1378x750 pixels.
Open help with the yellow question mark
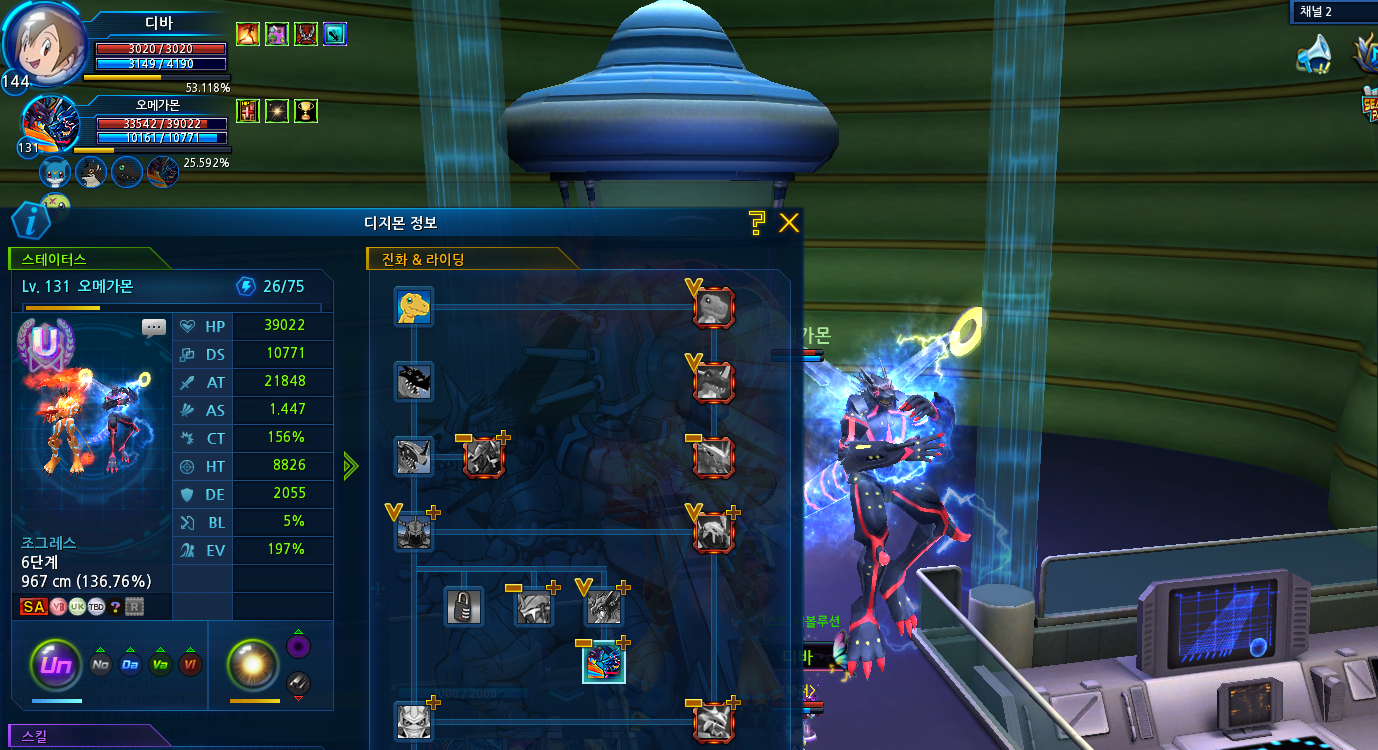[x=757, y=223]
